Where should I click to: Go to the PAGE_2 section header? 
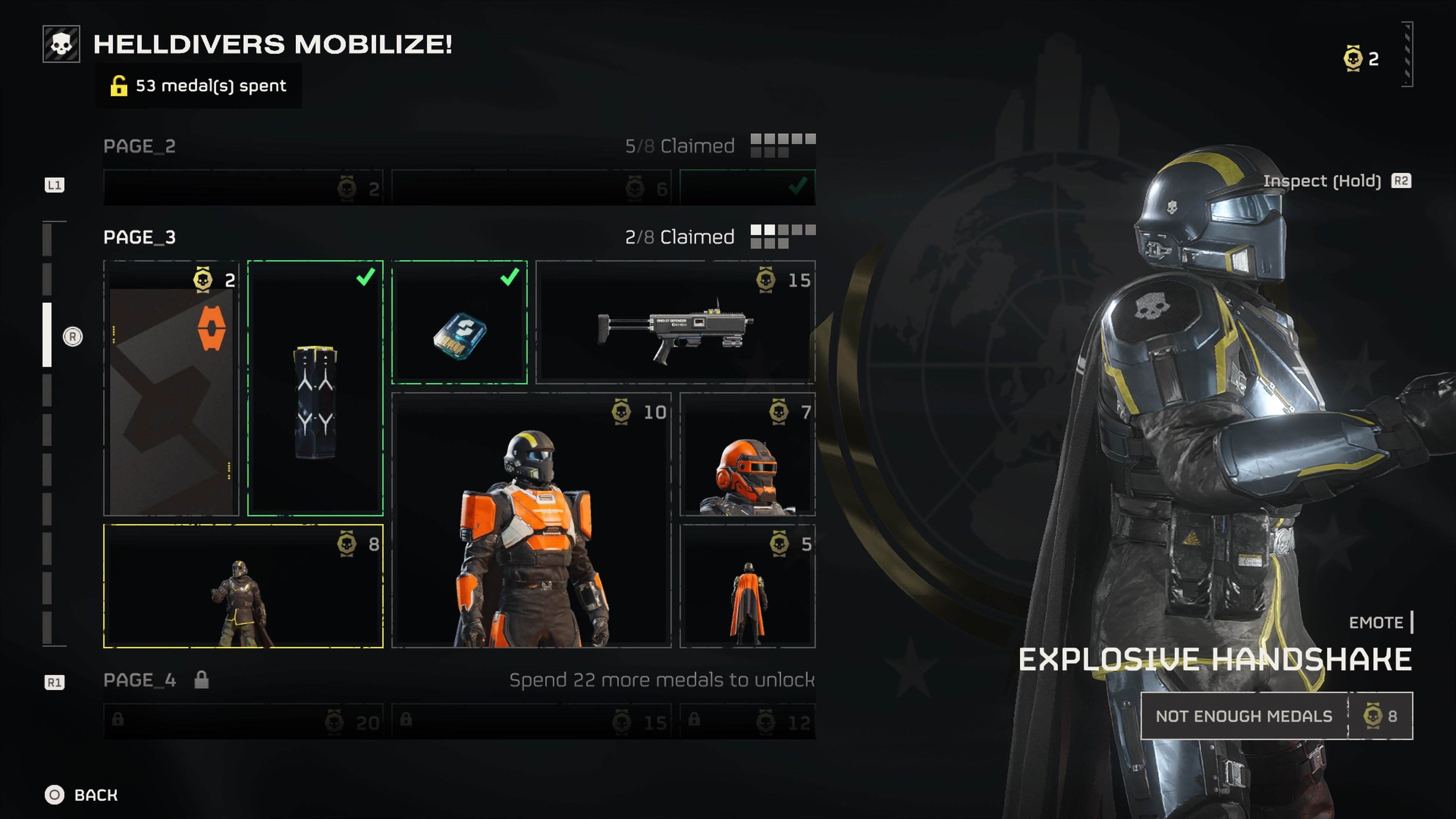140,146
